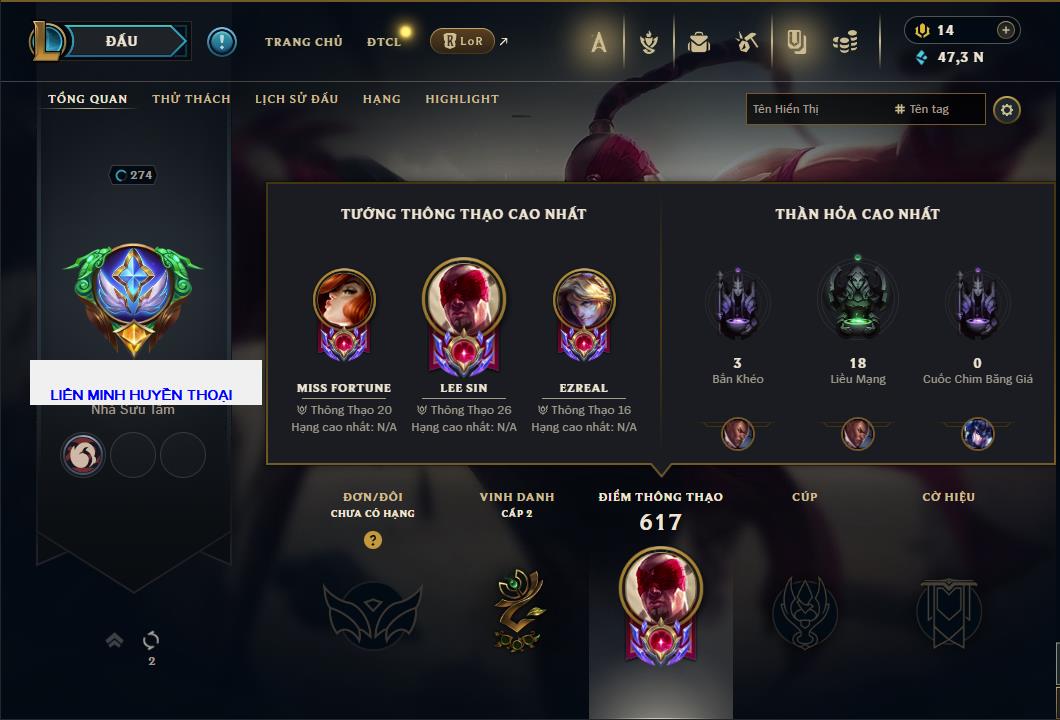Click the question mark help icon
The height and width of the screenshot is (720, 1060).
[373, 540]
